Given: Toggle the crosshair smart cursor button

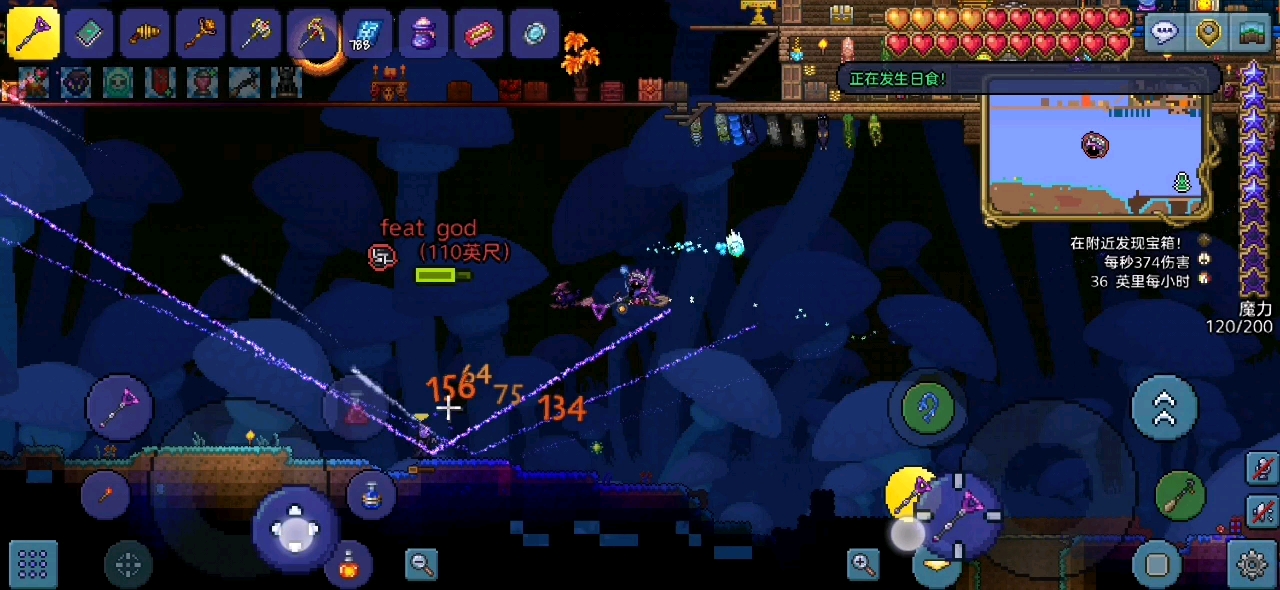Looking at the screenshot, I should click(x=128, y=565).
